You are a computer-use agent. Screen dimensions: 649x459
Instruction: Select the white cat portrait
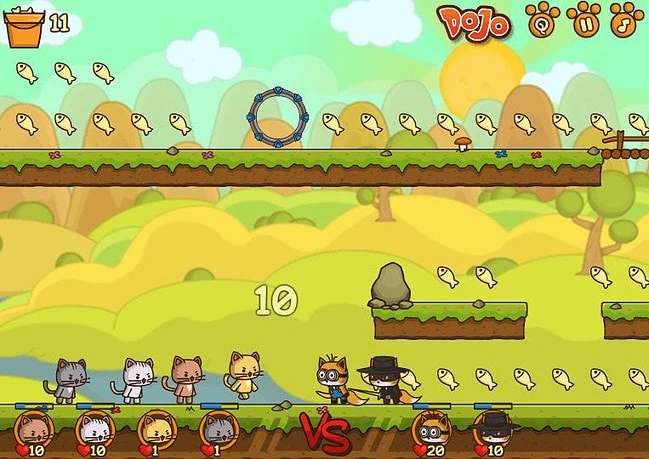94,429
